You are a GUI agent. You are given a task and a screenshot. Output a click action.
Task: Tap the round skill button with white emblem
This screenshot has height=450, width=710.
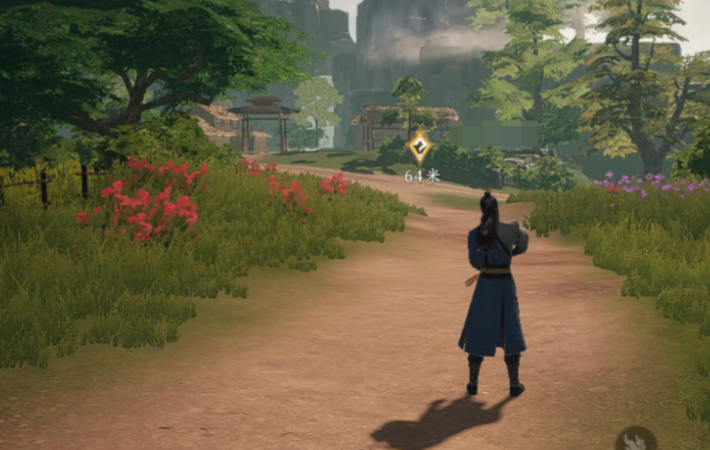click(636, 440)
